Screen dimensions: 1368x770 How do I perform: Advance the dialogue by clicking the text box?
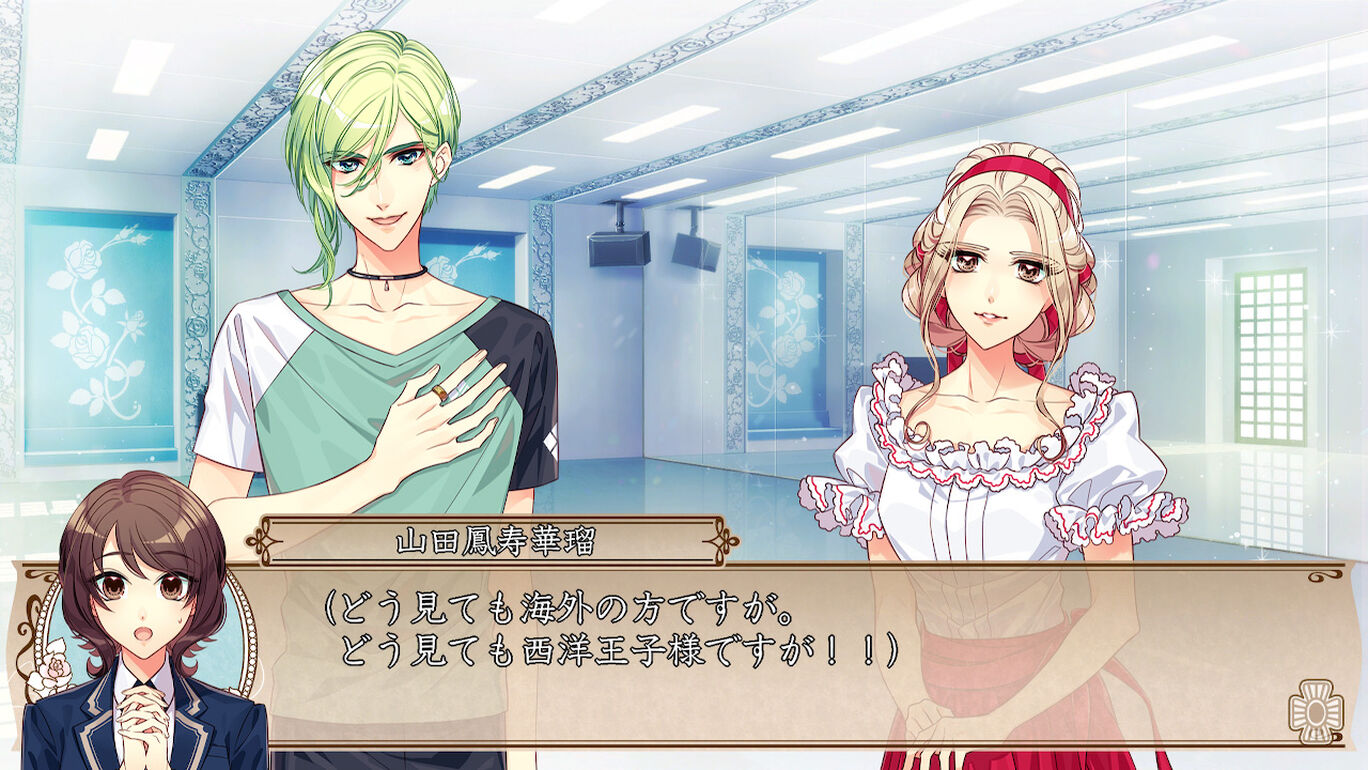click(760, 660)
